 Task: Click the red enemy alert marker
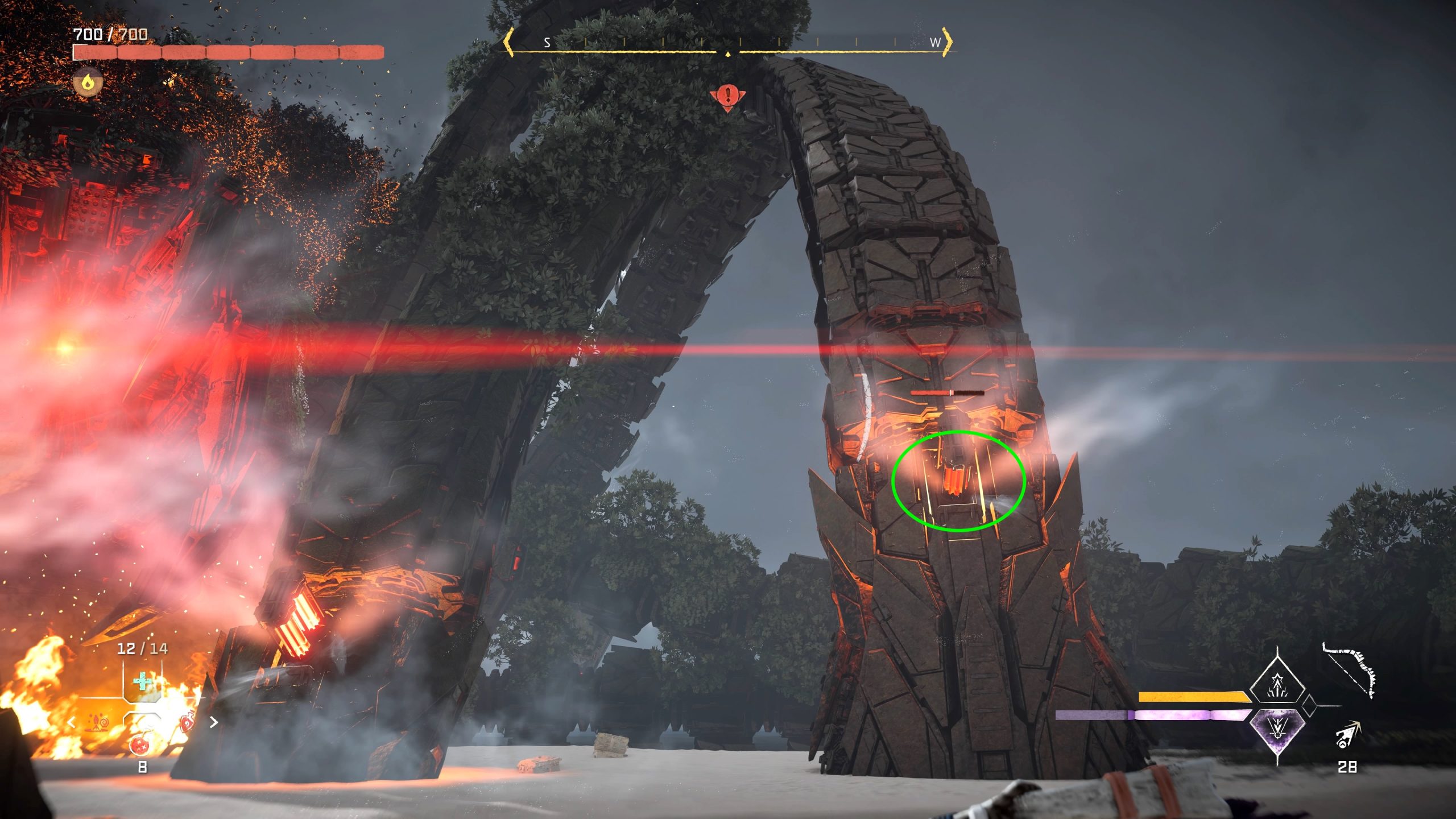(727, 96)
